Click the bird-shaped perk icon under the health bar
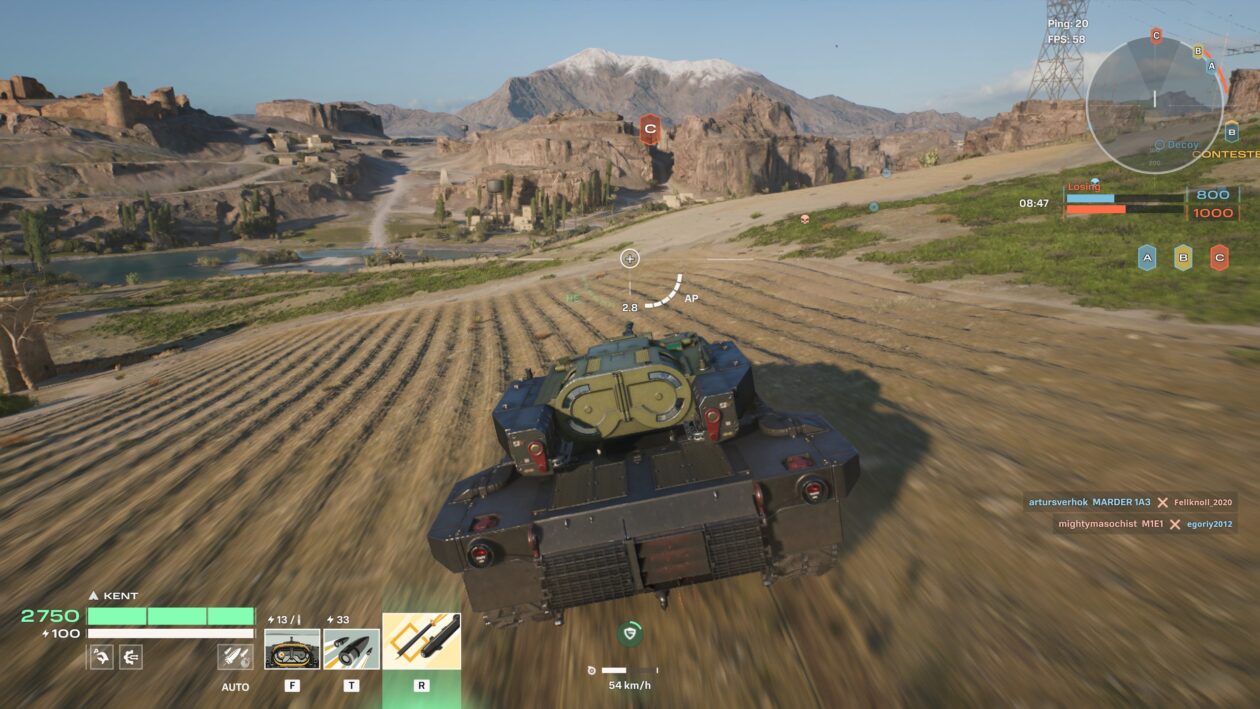The height and width of the screenshot is (709, 1260). click(100, 657)
